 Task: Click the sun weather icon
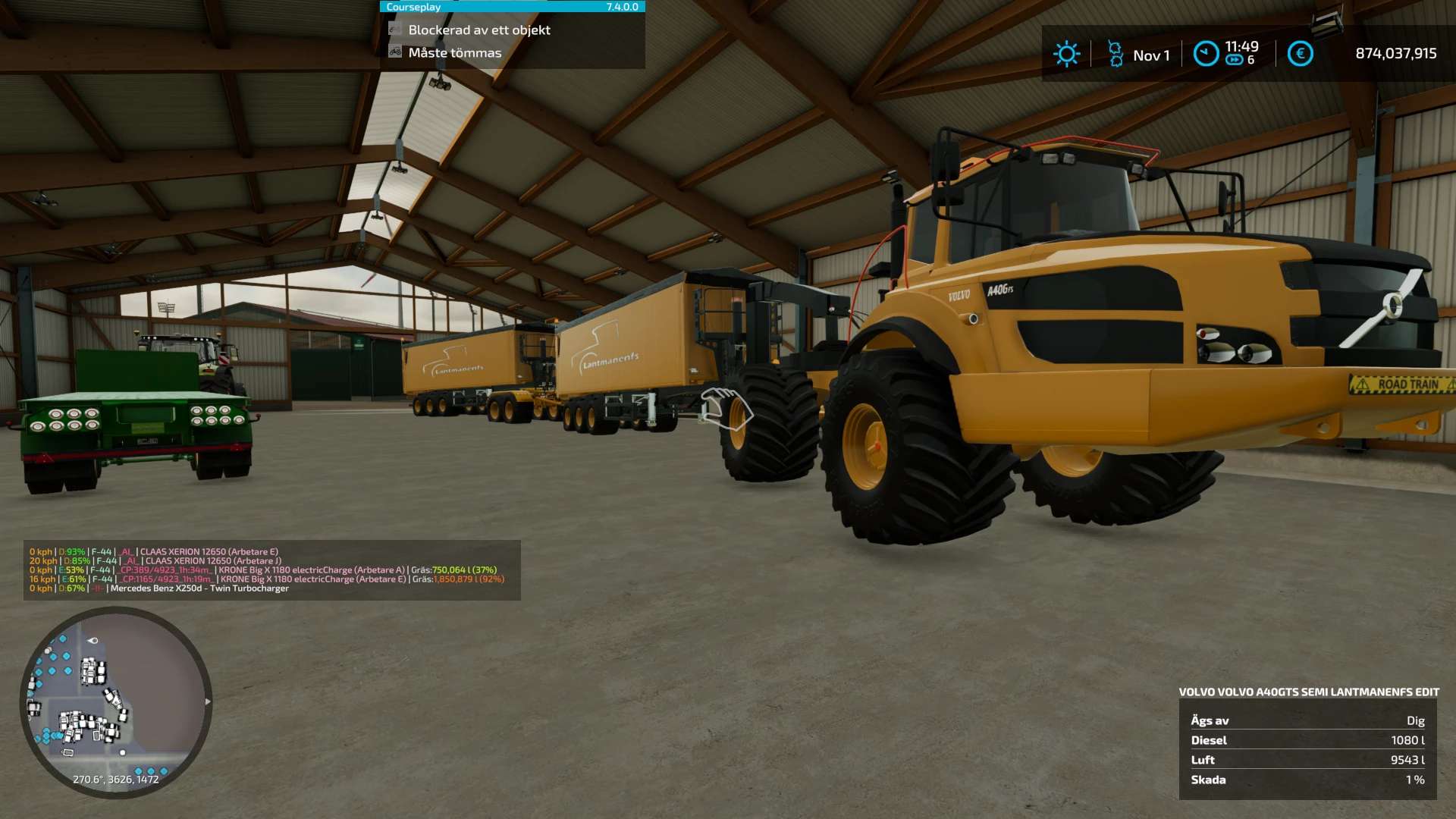[x=1066, y=54]
